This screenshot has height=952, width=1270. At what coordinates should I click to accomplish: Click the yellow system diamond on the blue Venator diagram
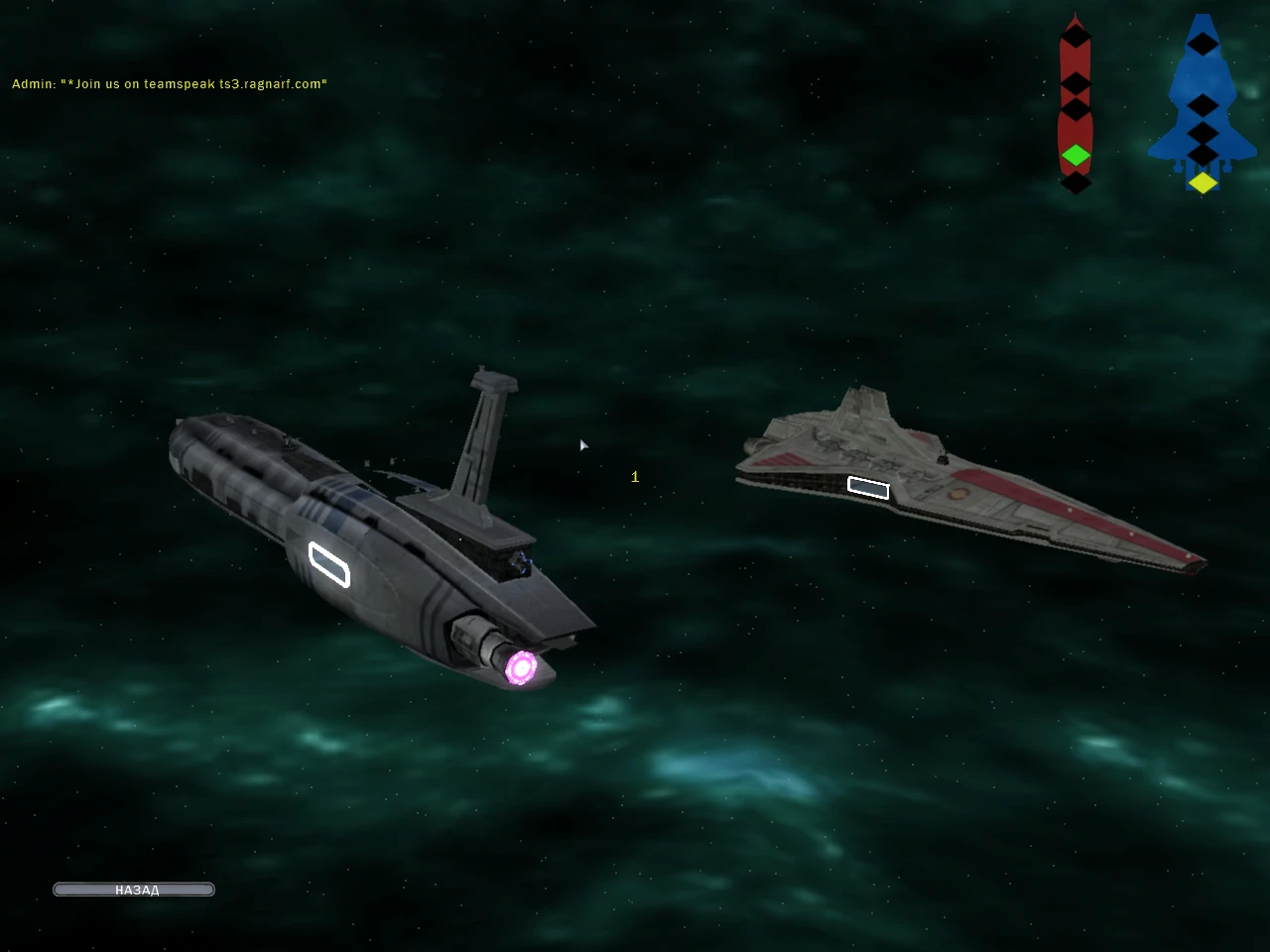[x=1203, y=181]
